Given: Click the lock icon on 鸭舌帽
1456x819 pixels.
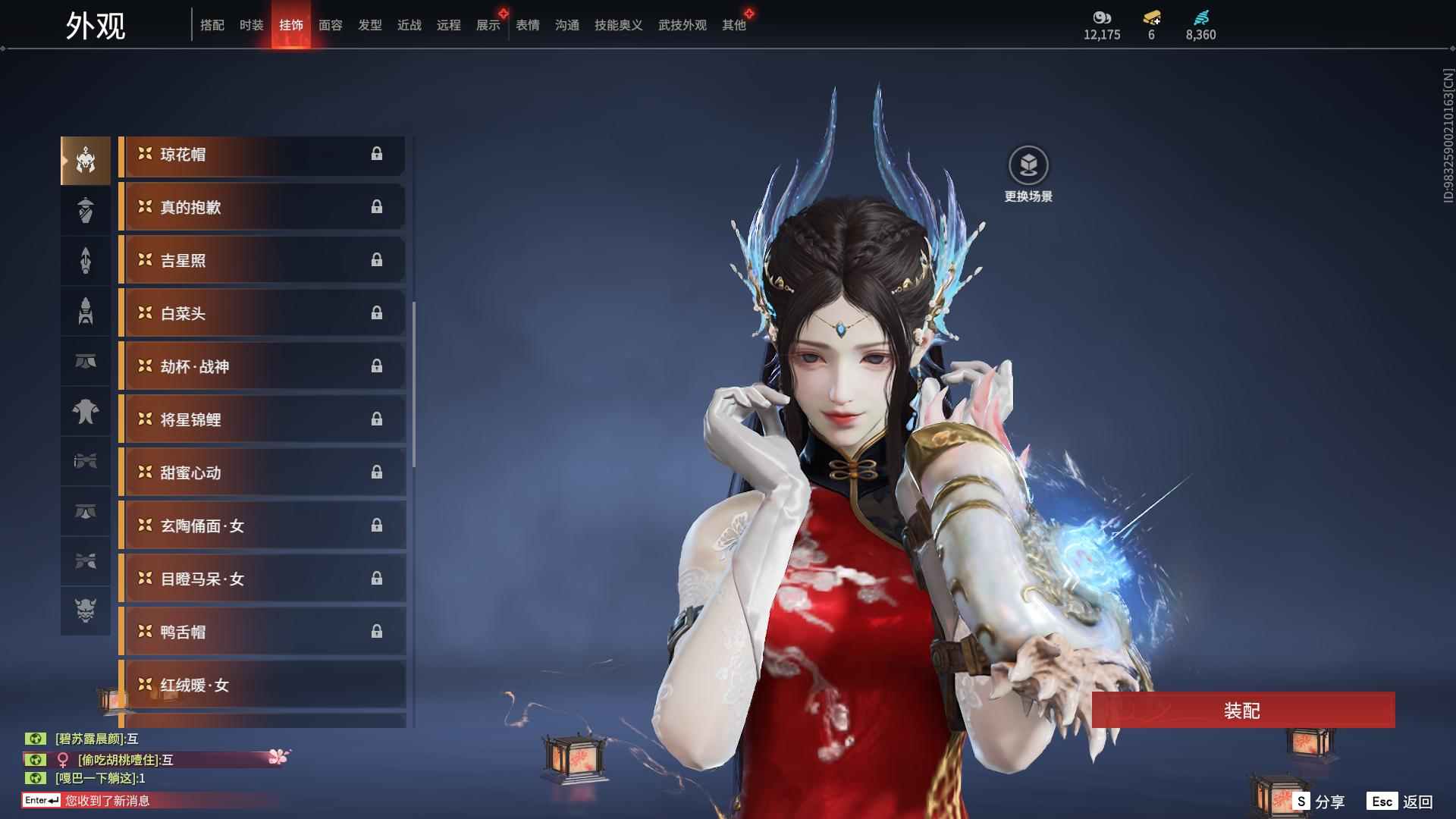Looking at the screenshot, I should click(x=378, y=632).
